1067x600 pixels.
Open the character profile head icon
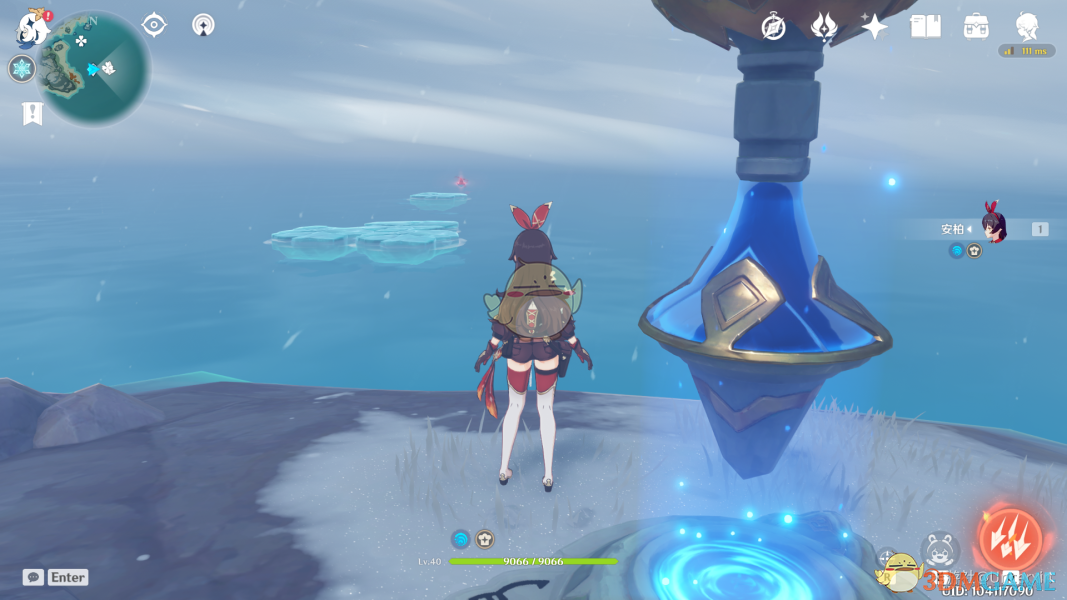pos(1027,27)
